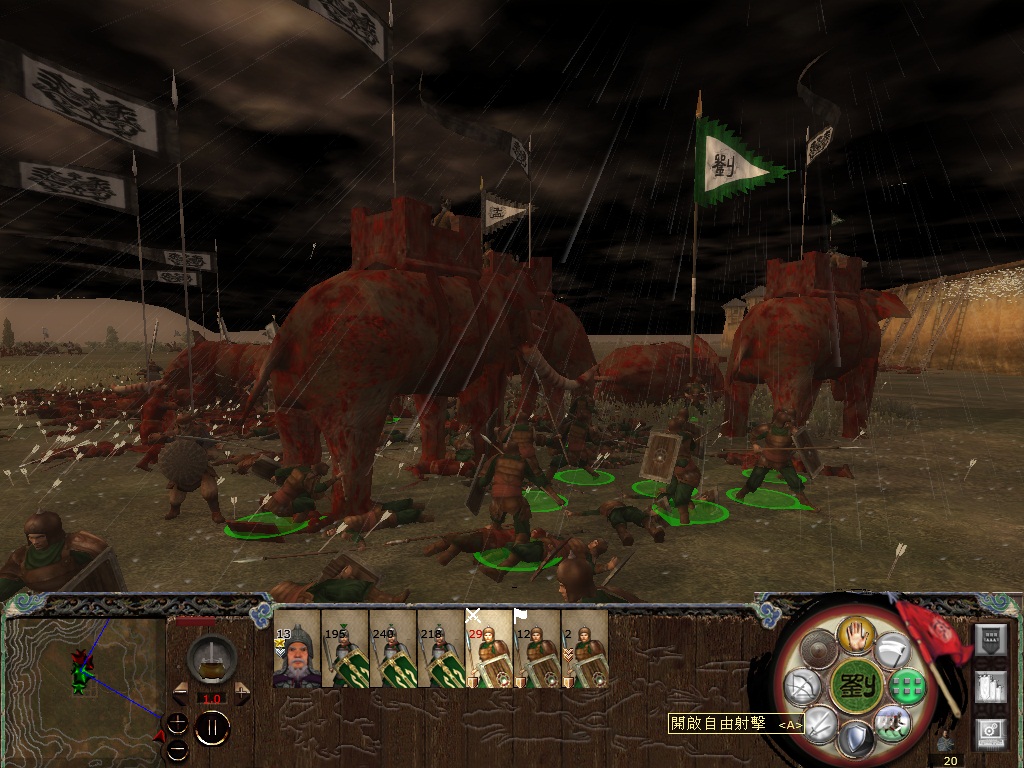Screen dimensions: 1024x768
Task: Pause the battle
Action: [212, 727]
